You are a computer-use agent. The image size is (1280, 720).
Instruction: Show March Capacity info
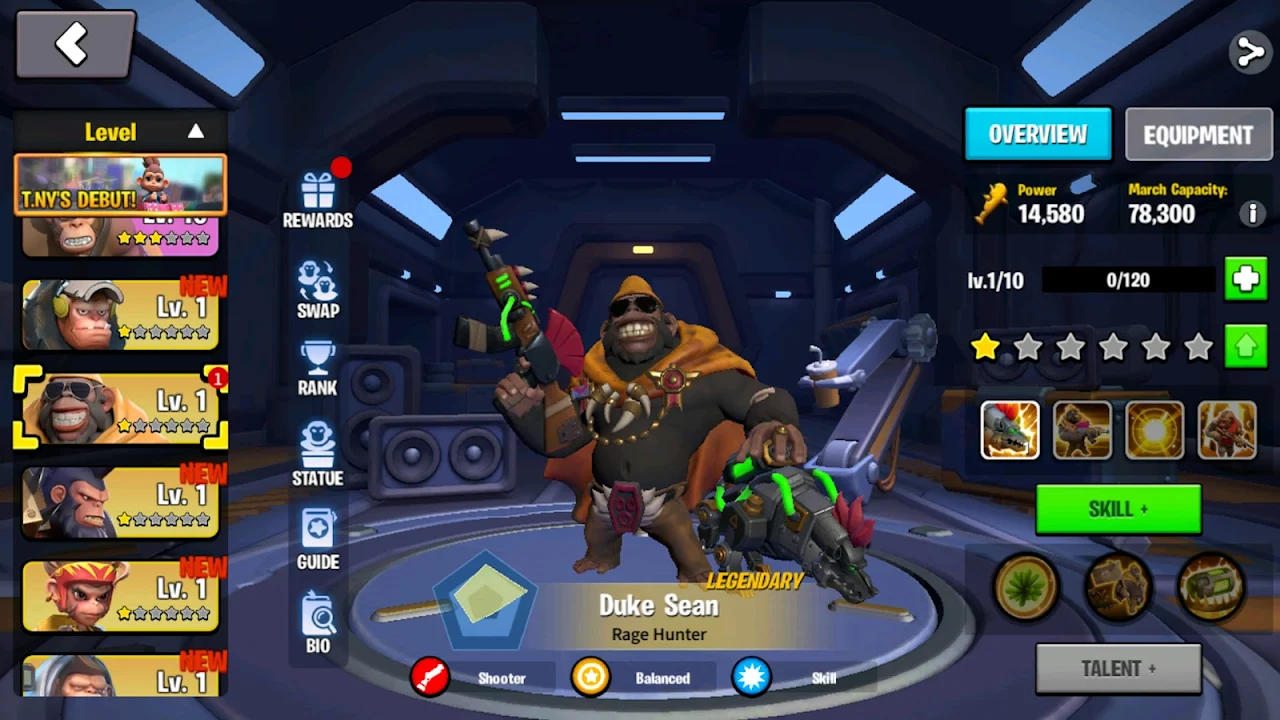(1251, 213)
